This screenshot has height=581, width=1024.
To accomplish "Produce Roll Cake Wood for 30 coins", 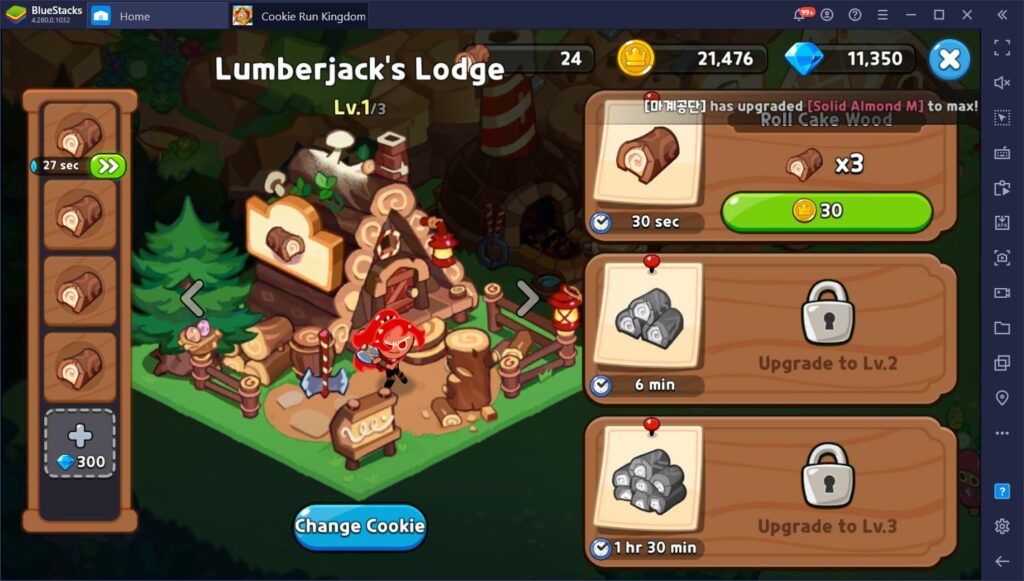I will coord(826,211).
